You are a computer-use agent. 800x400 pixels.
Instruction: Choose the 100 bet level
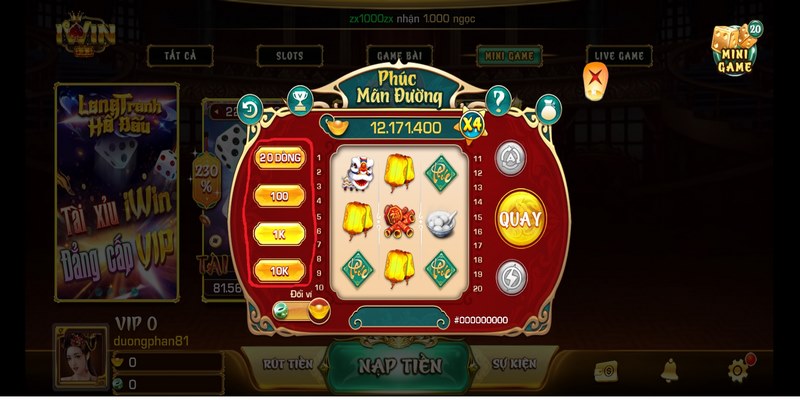click(280, 196)
